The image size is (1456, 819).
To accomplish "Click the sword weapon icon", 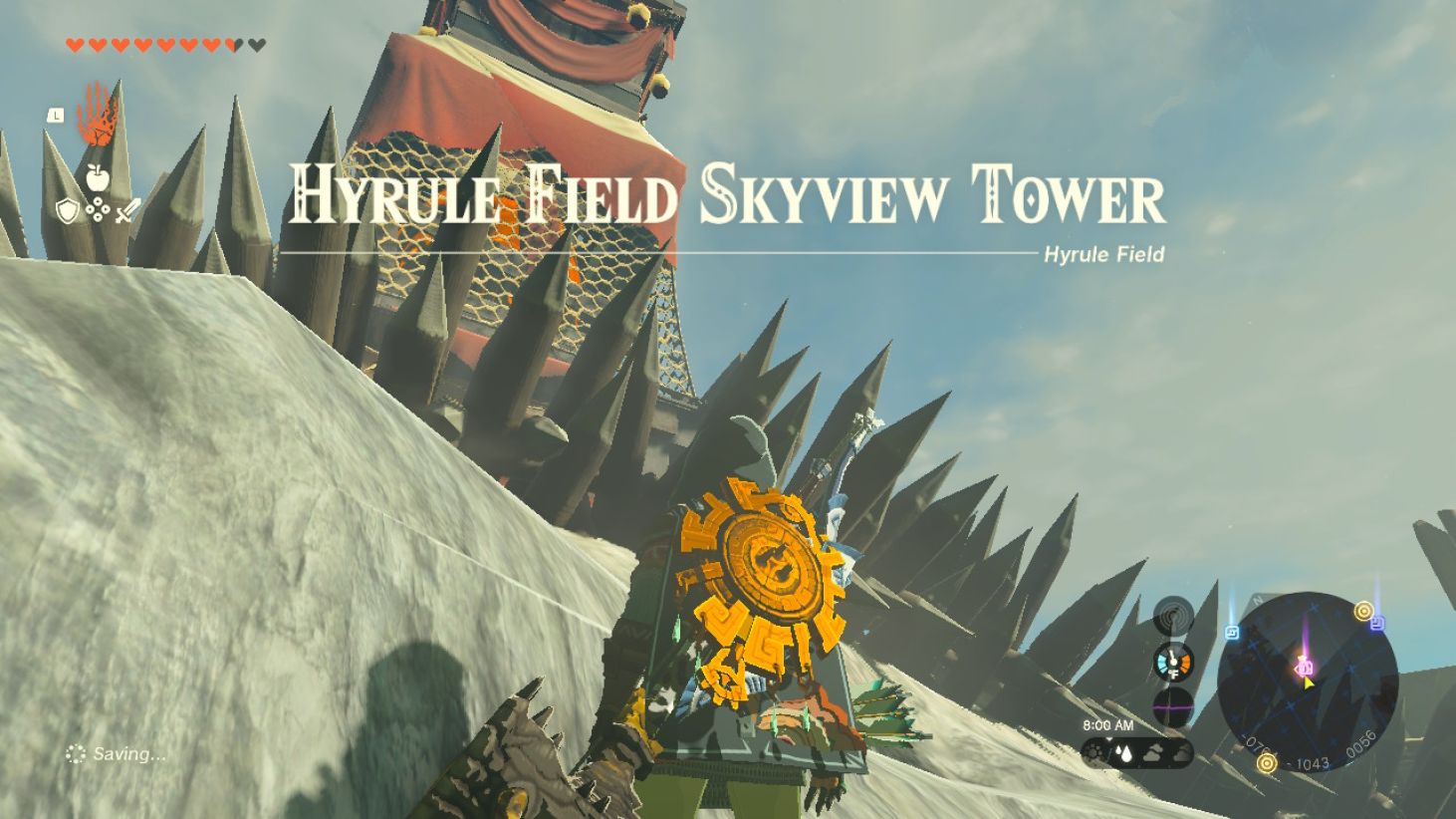I will click(127, 210).
